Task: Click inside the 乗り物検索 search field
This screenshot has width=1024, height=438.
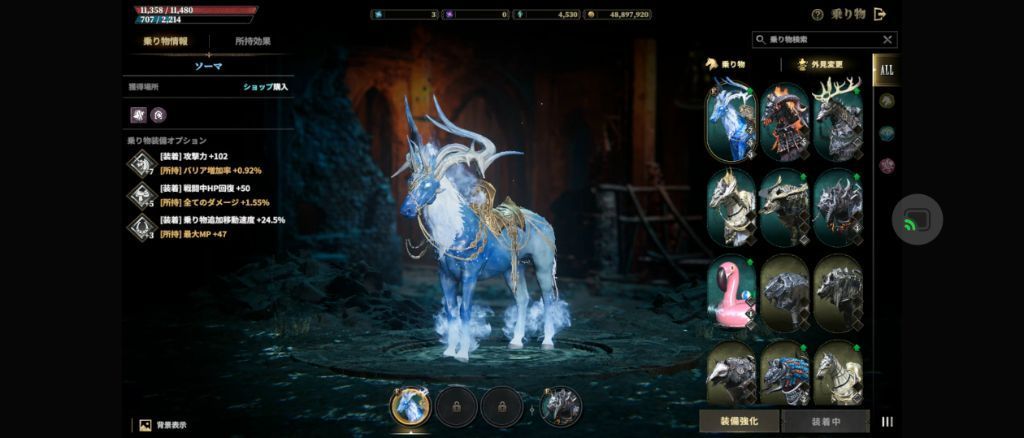Action: coord(820,40)
